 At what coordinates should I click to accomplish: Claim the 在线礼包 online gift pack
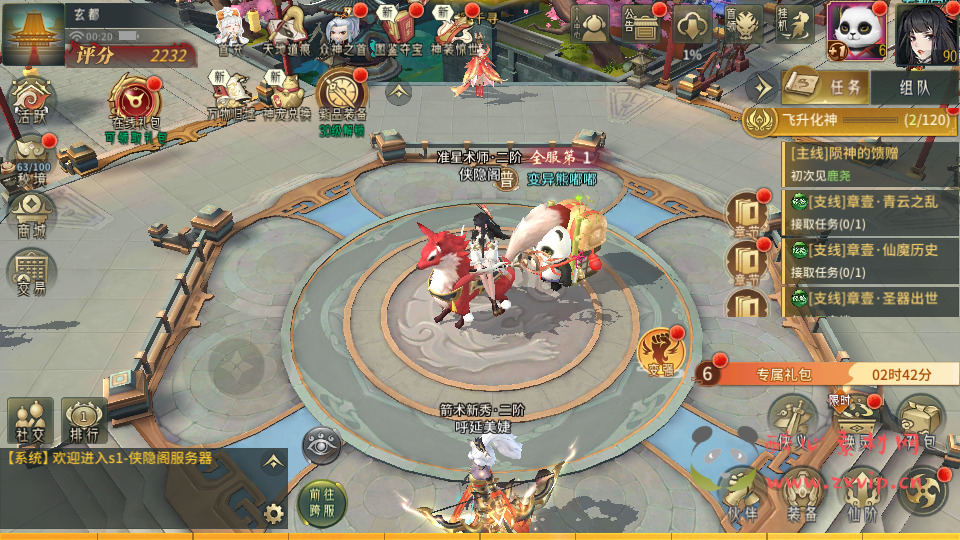click(x=136, y=105)
